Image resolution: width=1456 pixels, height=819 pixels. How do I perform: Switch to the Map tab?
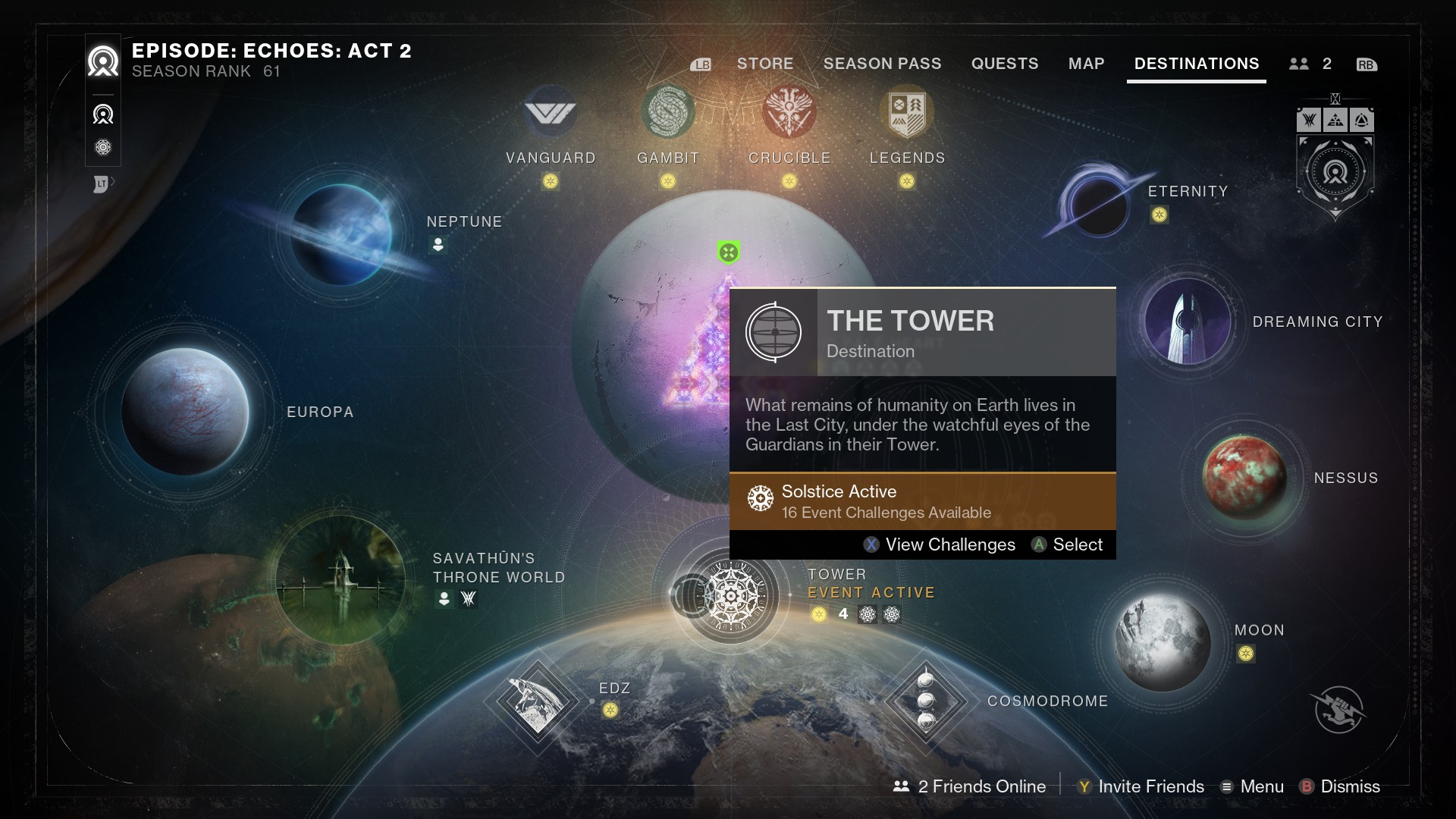tap(1086, 64)
